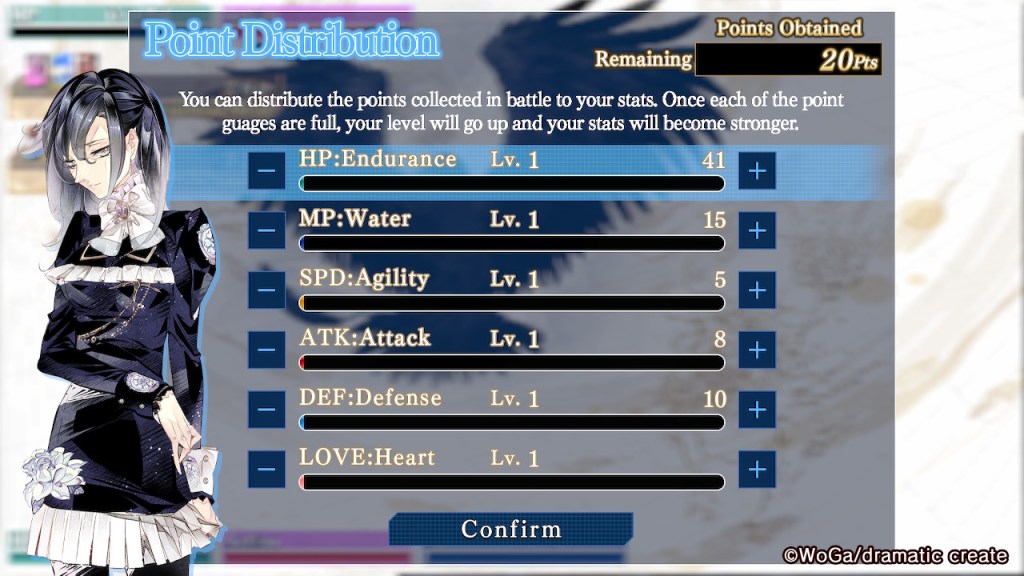Screen dimensions: 1024x576
Task: Raise the ATK:Attack stat
Action: [757, 349]
